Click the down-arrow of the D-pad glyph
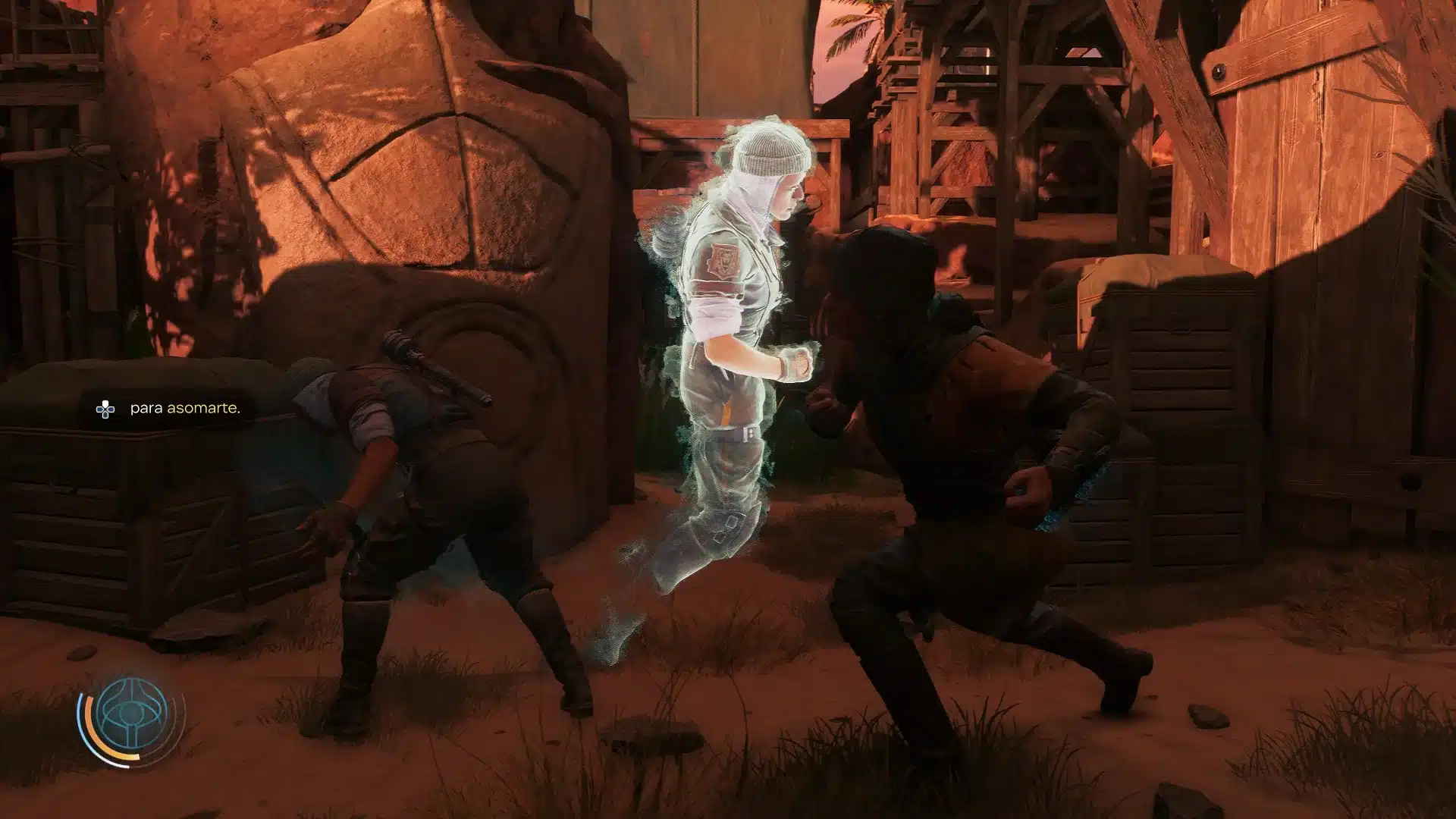This screenshot has height=819, width=1456. [105, 415]
